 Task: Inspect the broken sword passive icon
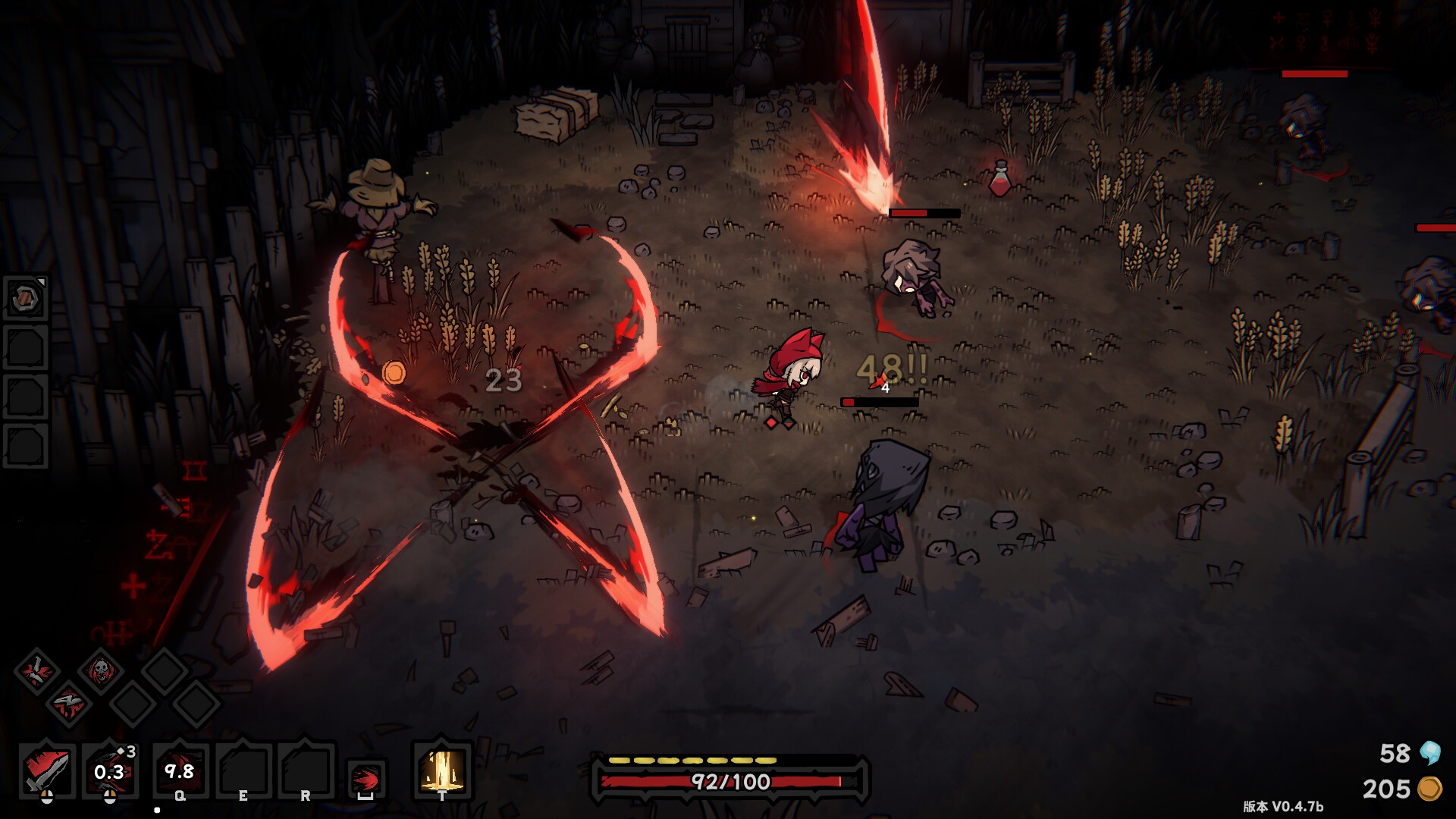coord(36,670)
